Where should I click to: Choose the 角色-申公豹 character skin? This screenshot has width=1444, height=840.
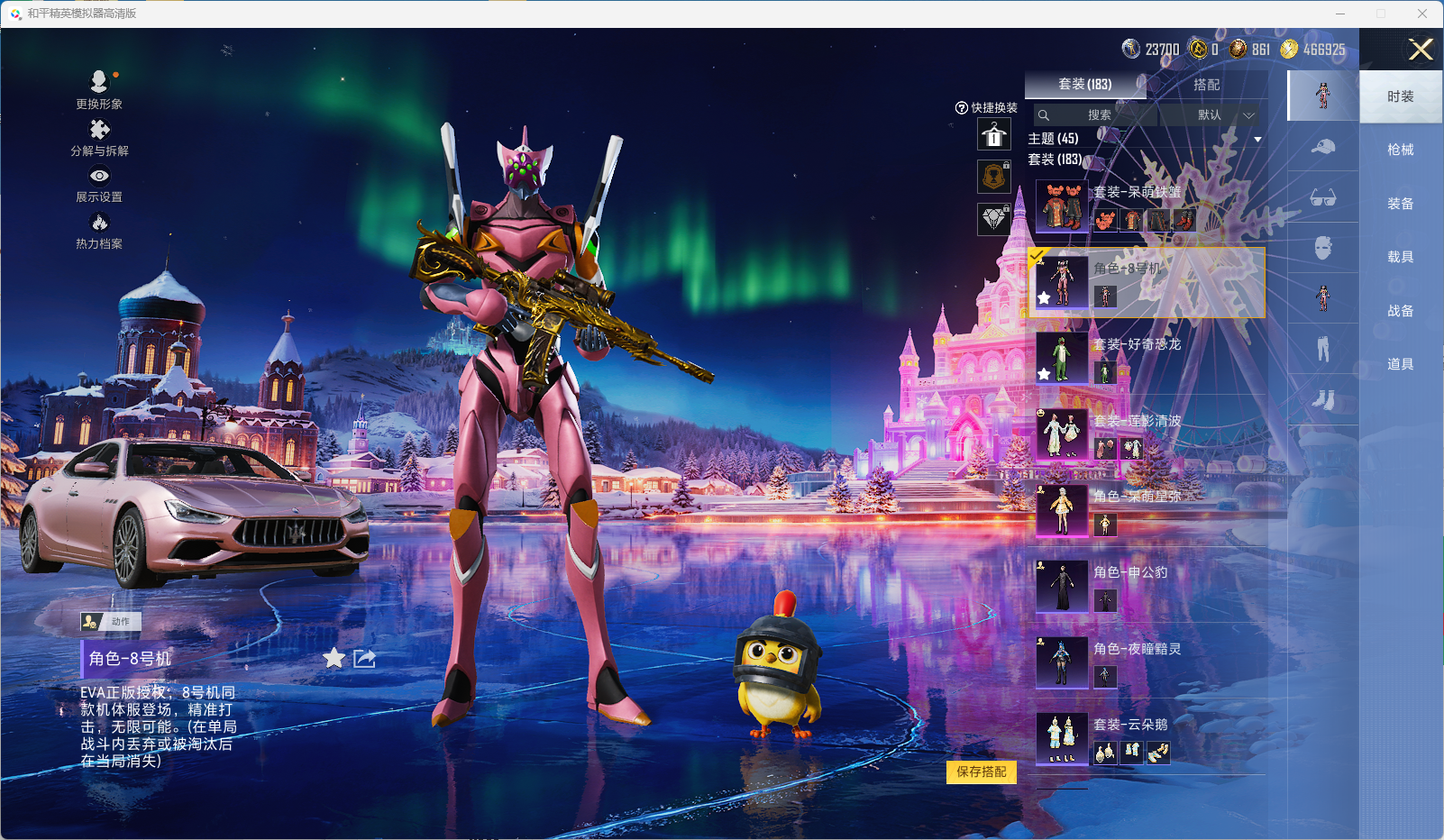pos(1146,586)
